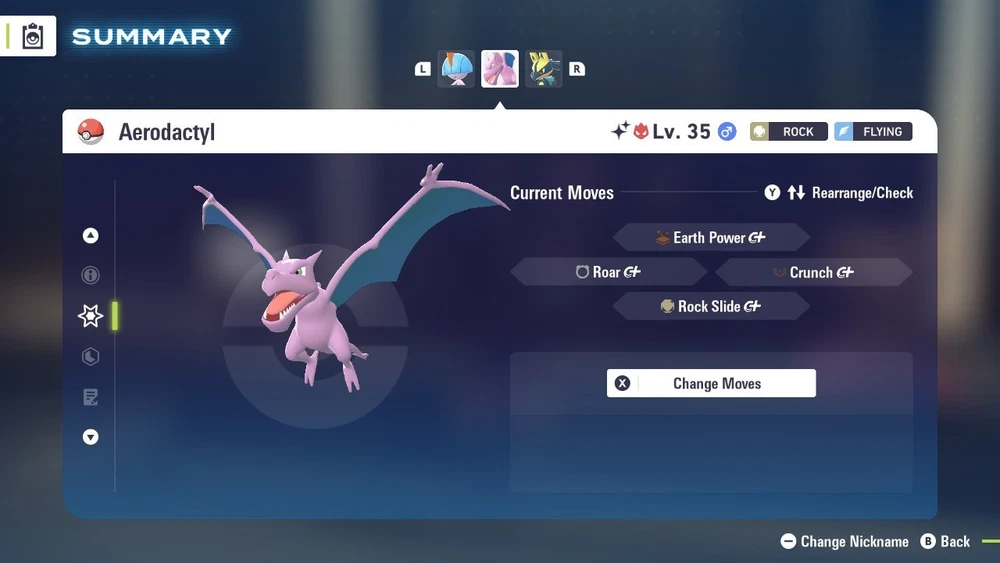The image size is (1000, 563).
Task: Switch to the blue-haired Pokémon thumbnail
Action: (x=457, y=69)
